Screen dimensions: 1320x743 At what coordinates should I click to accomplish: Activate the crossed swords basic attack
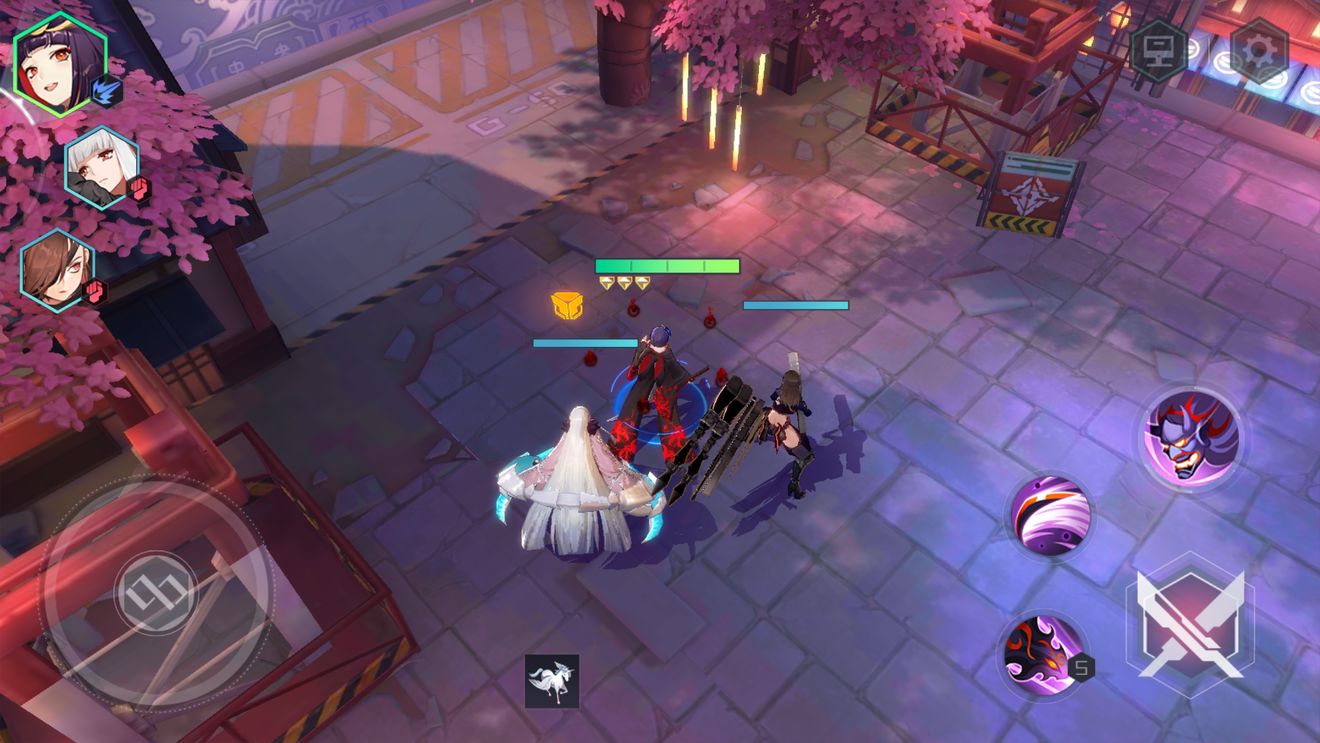(1188, 624)
